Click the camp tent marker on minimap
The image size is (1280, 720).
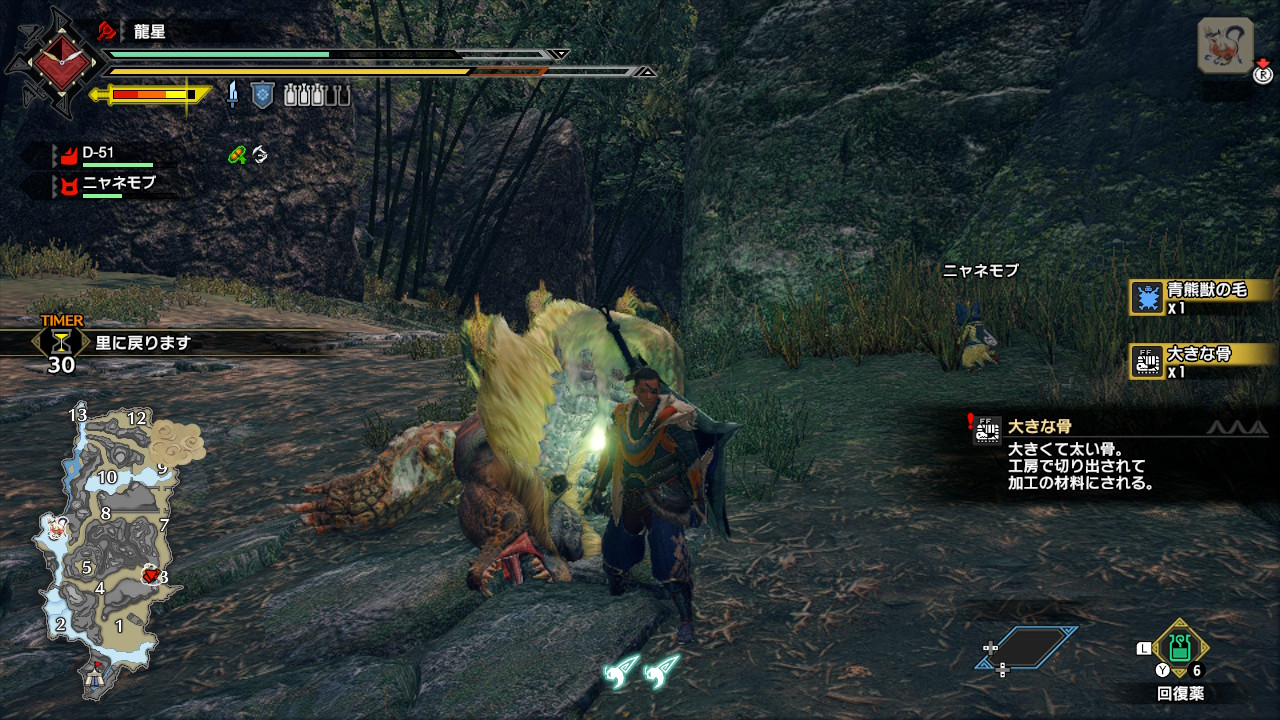(98, 674)
